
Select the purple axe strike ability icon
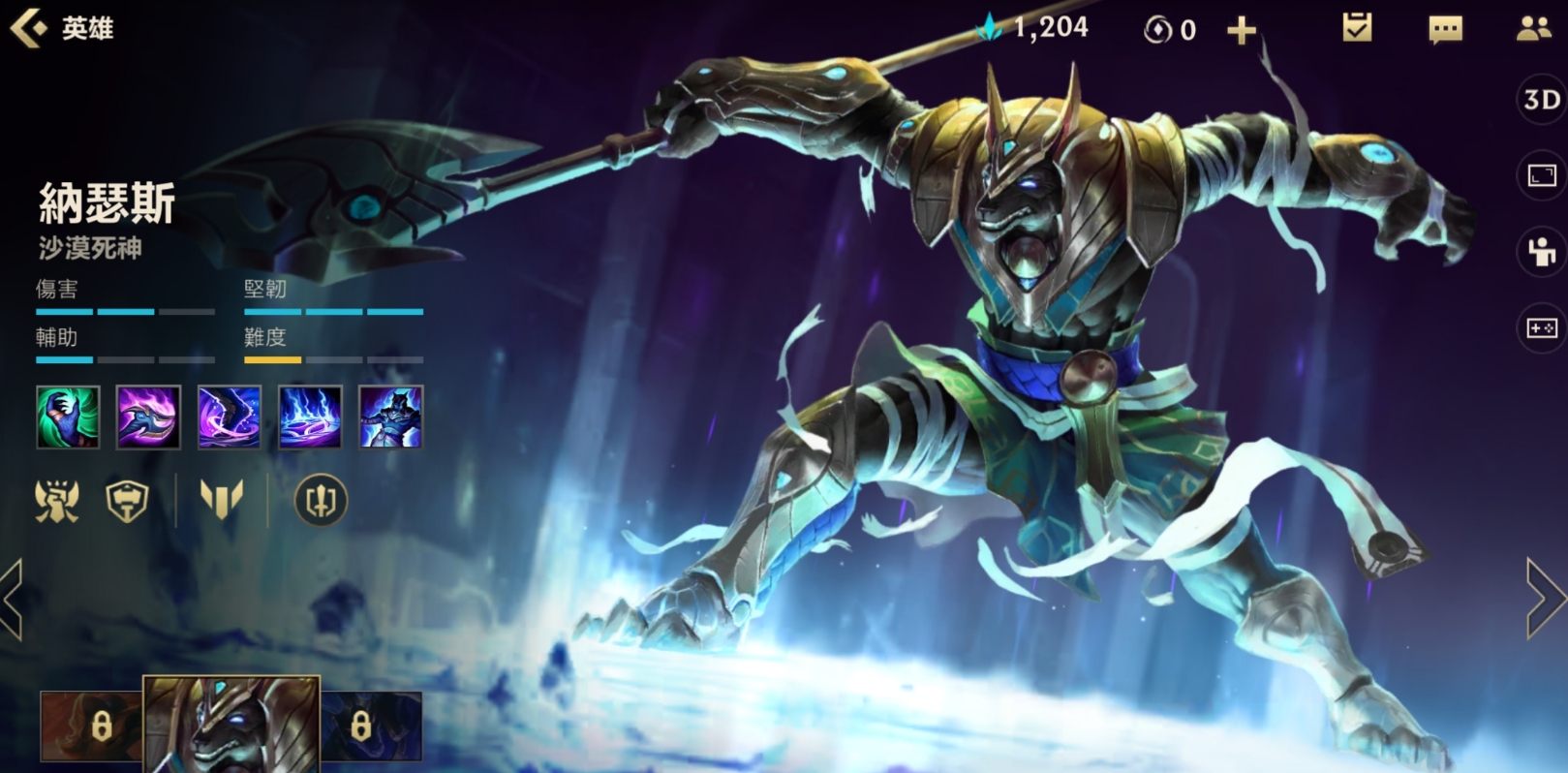click(148, 417)
